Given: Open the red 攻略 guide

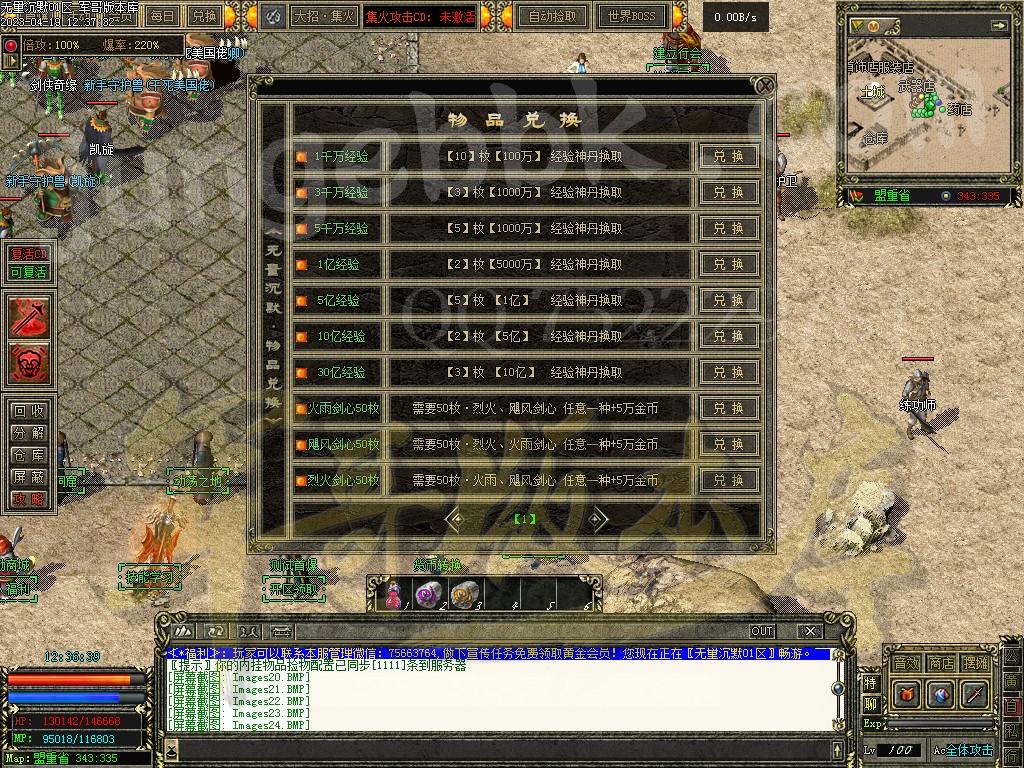Looking at the screenshot, I should pyautogui.click(x=27, y=499).
